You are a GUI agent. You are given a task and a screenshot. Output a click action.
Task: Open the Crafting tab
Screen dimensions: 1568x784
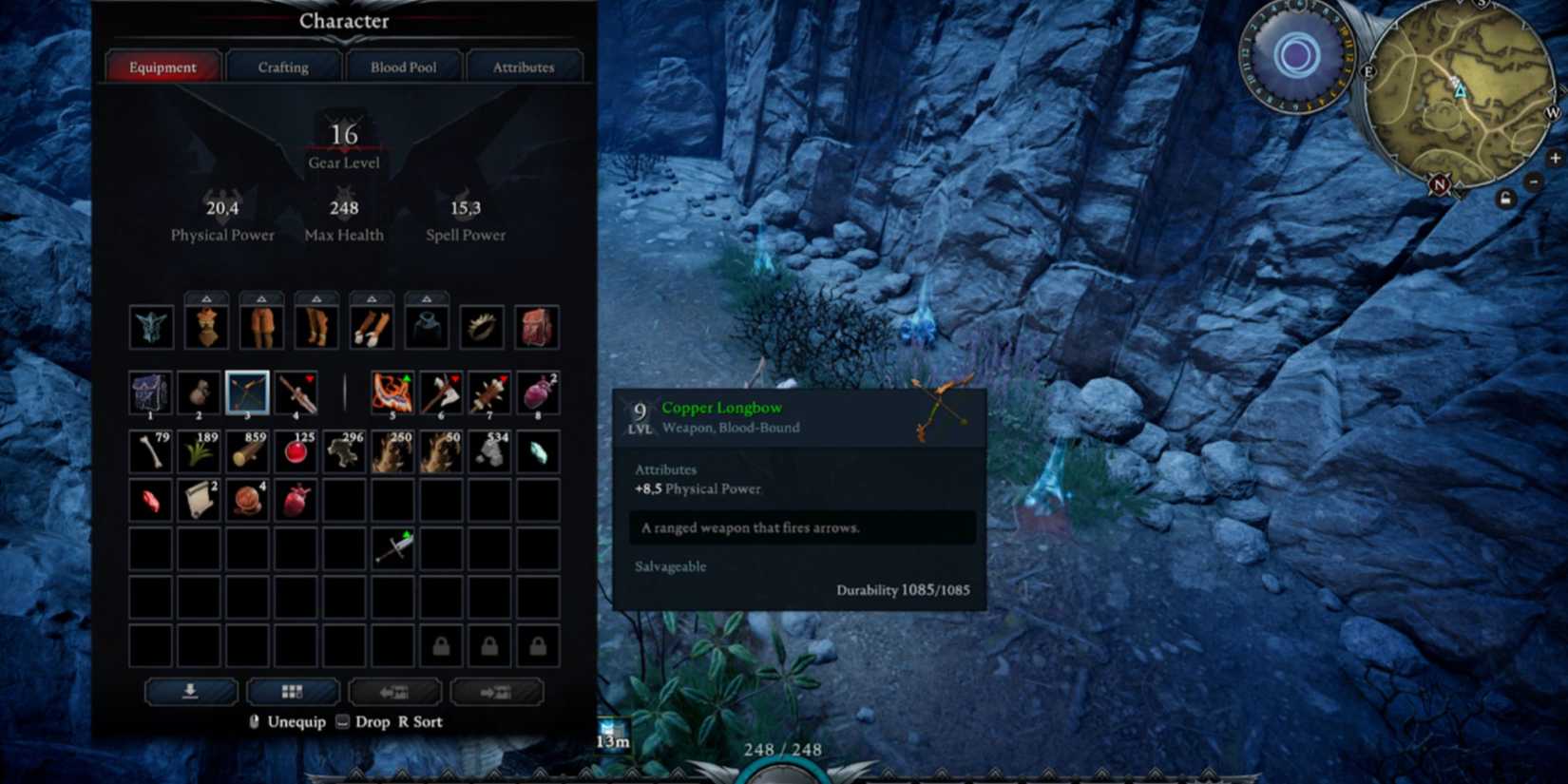click(x=282, y=67)
